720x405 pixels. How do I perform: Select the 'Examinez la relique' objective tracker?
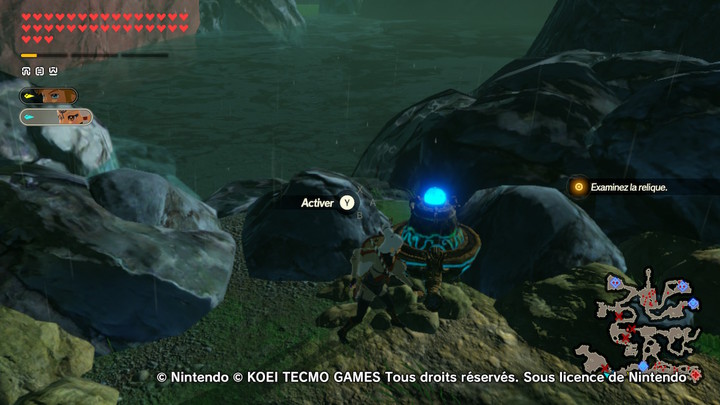[x=627, y=187]
